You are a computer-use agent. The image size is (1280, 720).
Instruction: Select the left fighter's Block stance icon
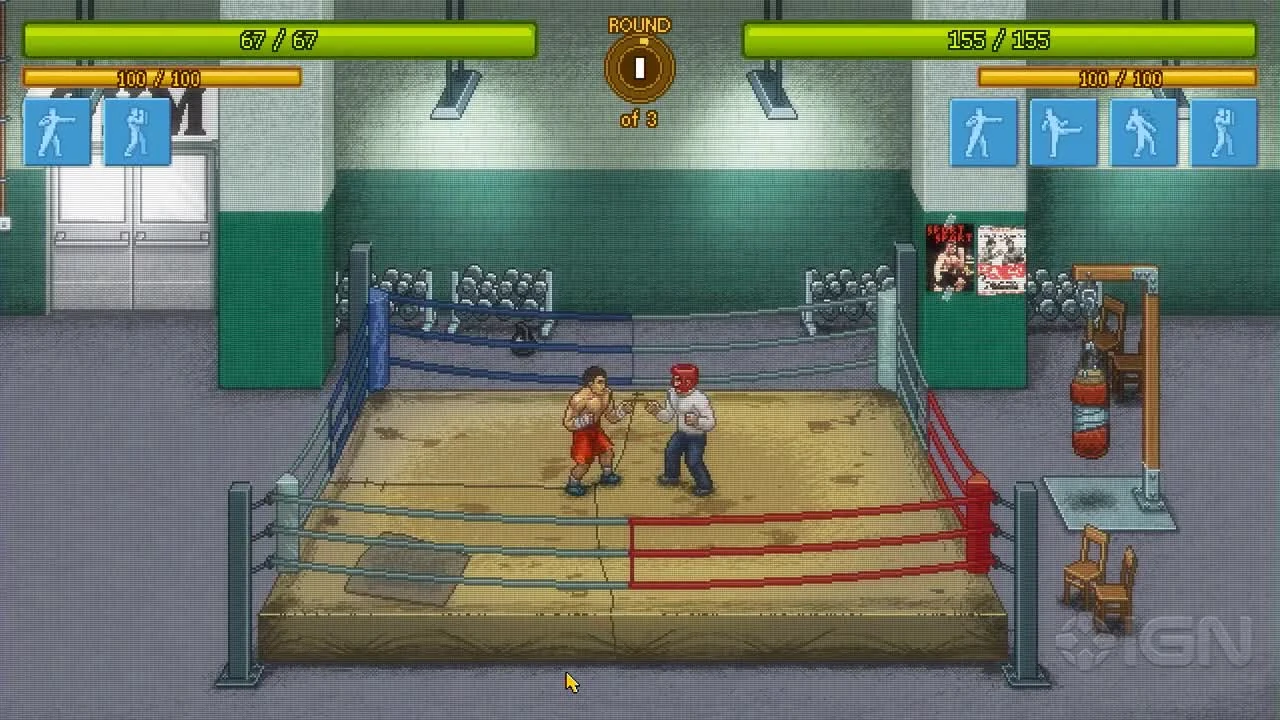[x=137, y=130]
